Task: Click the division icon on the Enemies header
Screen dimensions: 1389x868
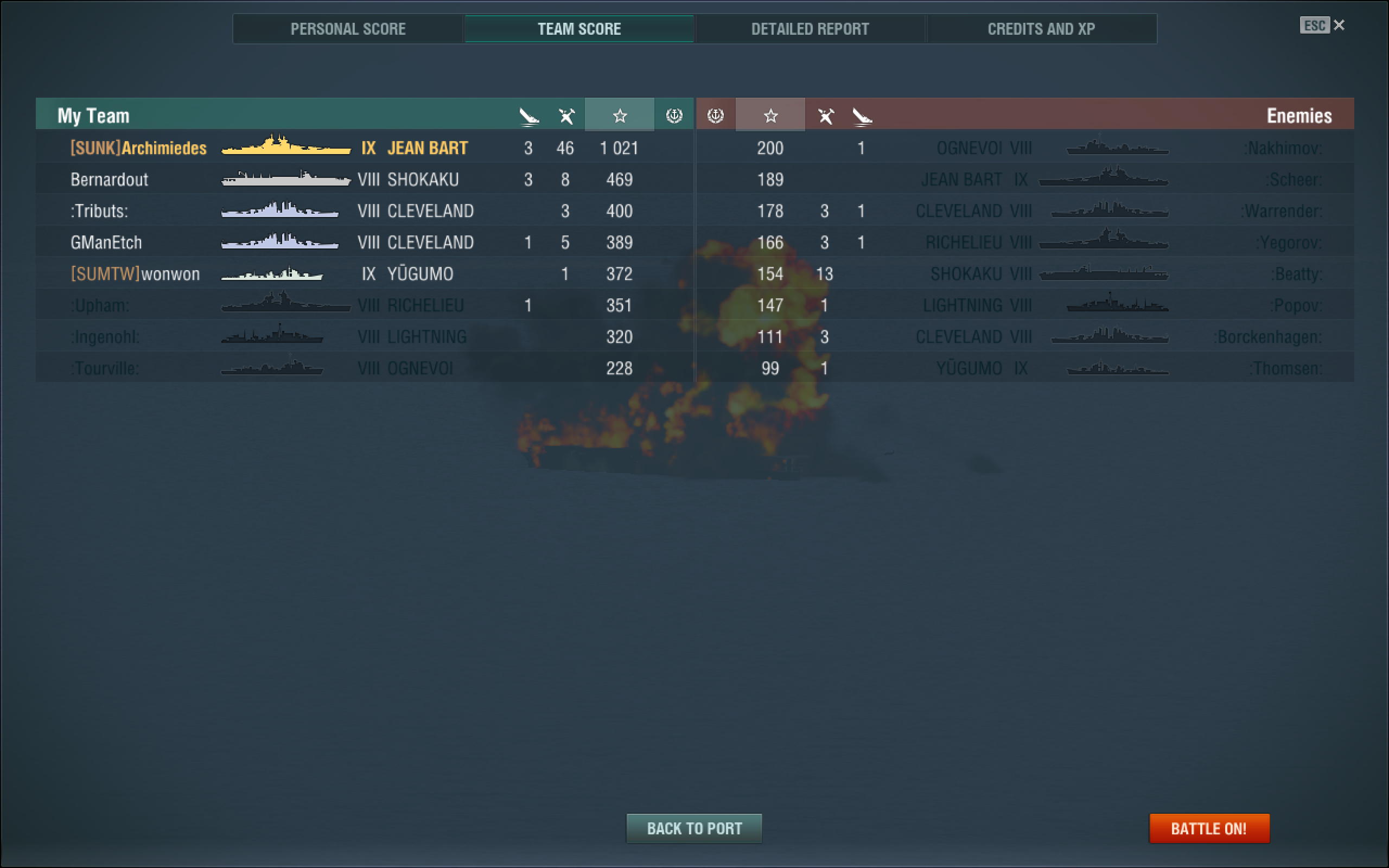Action: pos(714,116)
